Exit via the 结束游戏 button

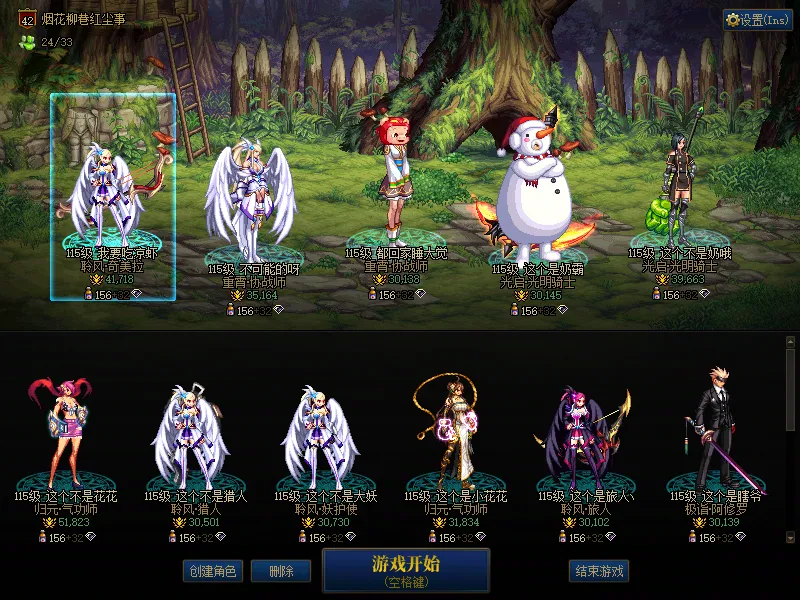click(600, 571)
